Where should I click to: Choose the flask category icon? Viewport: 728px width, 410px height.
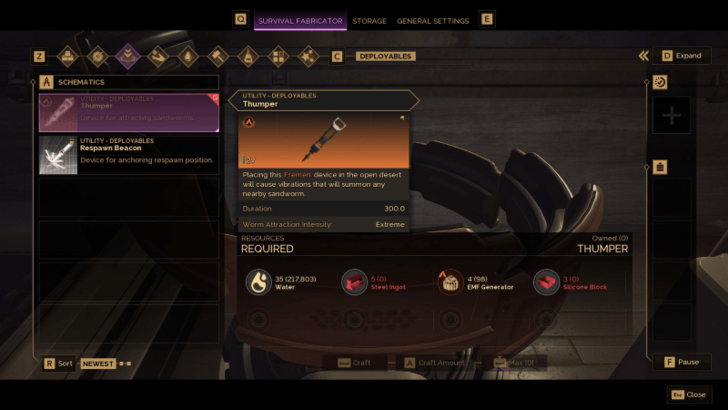pos(248,56)
